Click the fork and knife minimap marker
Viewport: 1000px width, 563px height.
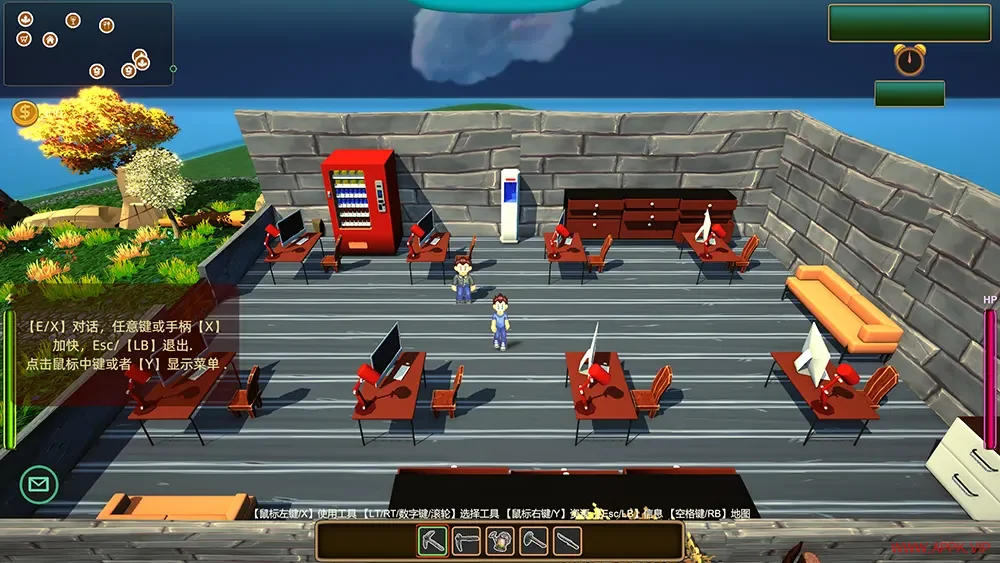[106, 25]
